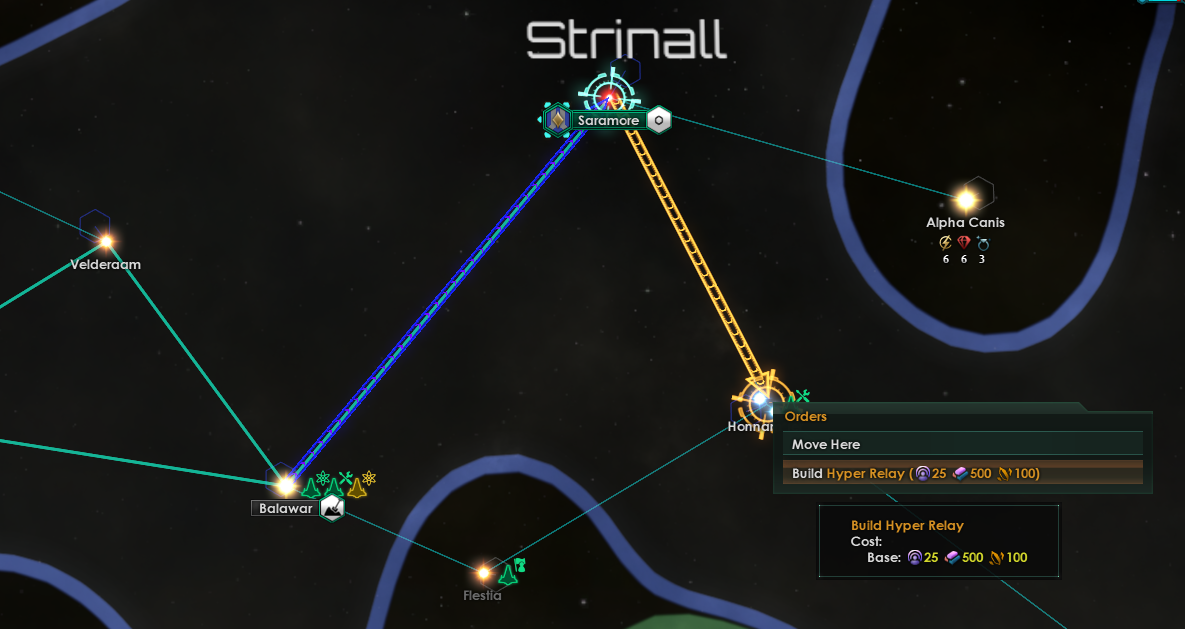The image size is (1185, 629).
Task: Select the Balawar system nameplate
Action: pos(286,508)
